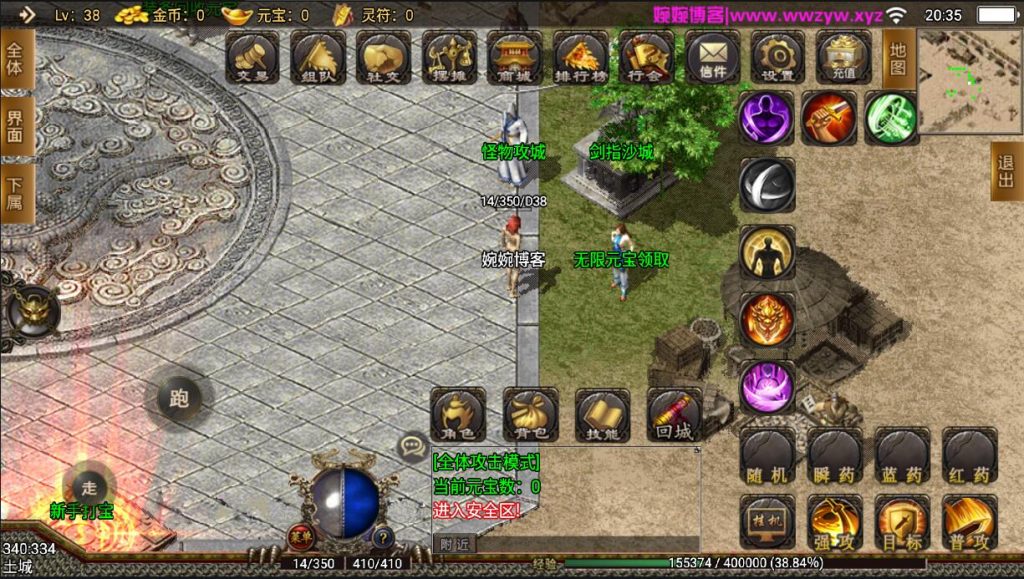Image resolution: width=1024 pixels, height=579 pixels.
Task: Open the 充值 recharge chest
Action: coord(843,57)
